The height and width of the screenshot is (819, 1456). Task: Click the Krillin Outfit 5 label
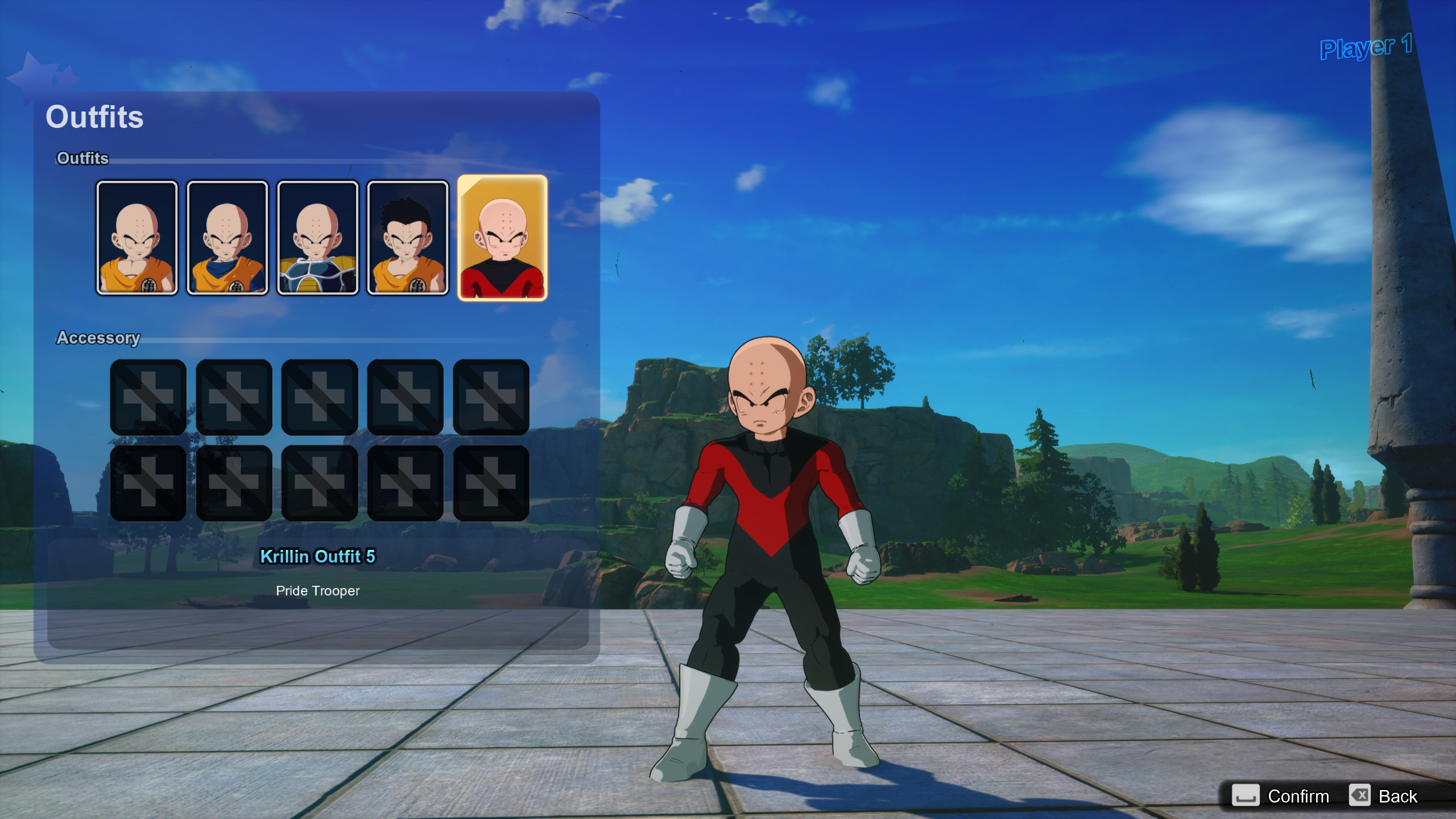coord(317,556)
